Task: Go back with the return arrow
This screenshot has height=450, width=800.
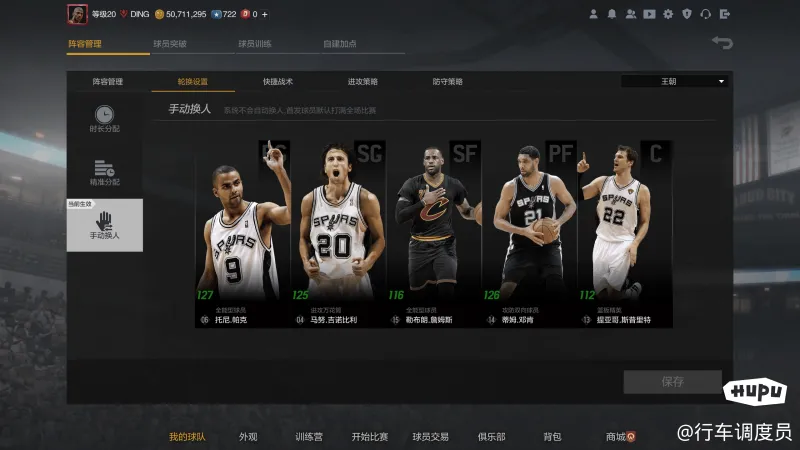Action: (722, 42)
